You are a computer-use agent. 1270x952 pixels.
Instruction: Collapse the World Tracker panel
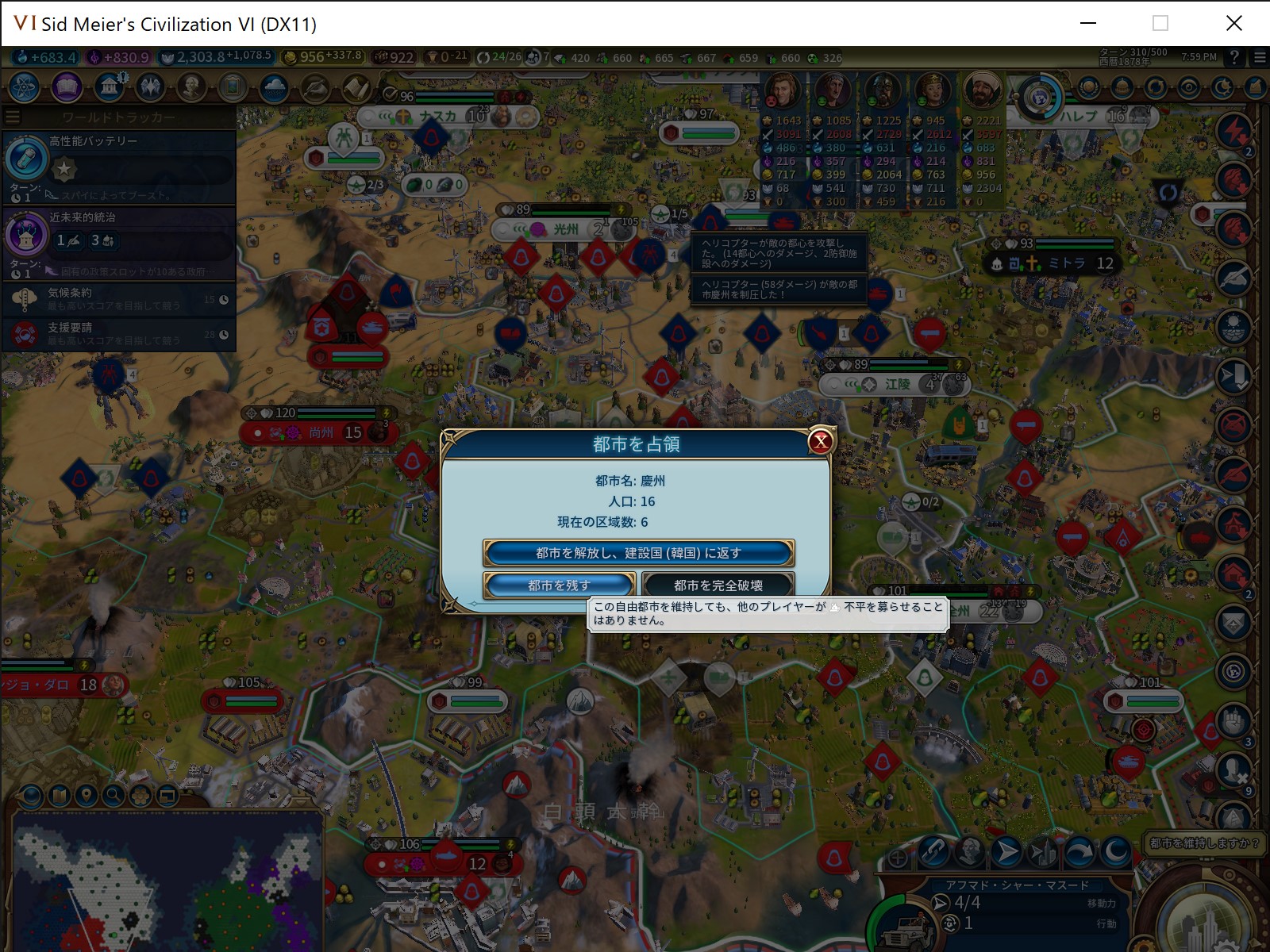pos(12,115)
